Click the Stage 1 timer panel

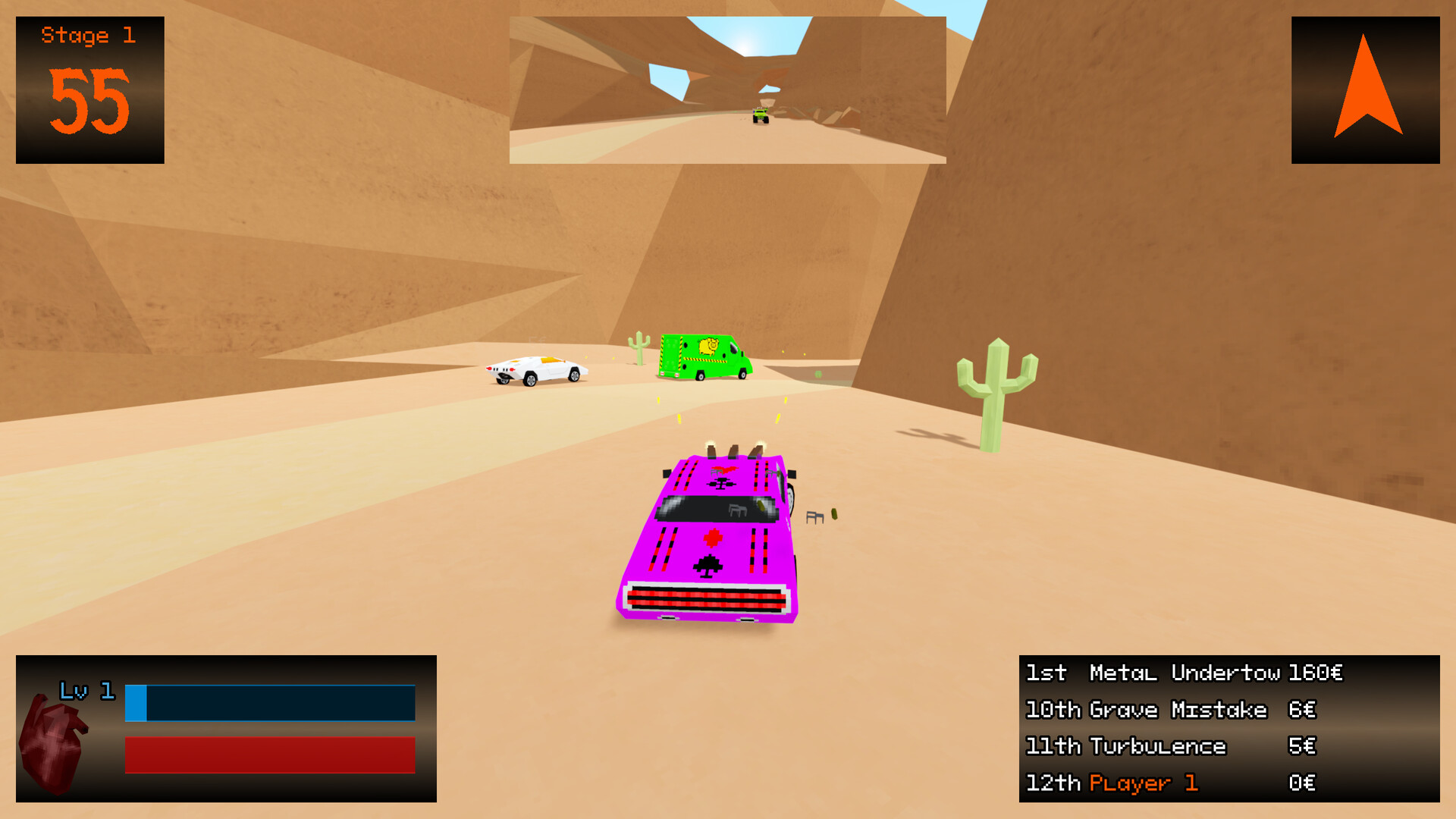[89, 87]
